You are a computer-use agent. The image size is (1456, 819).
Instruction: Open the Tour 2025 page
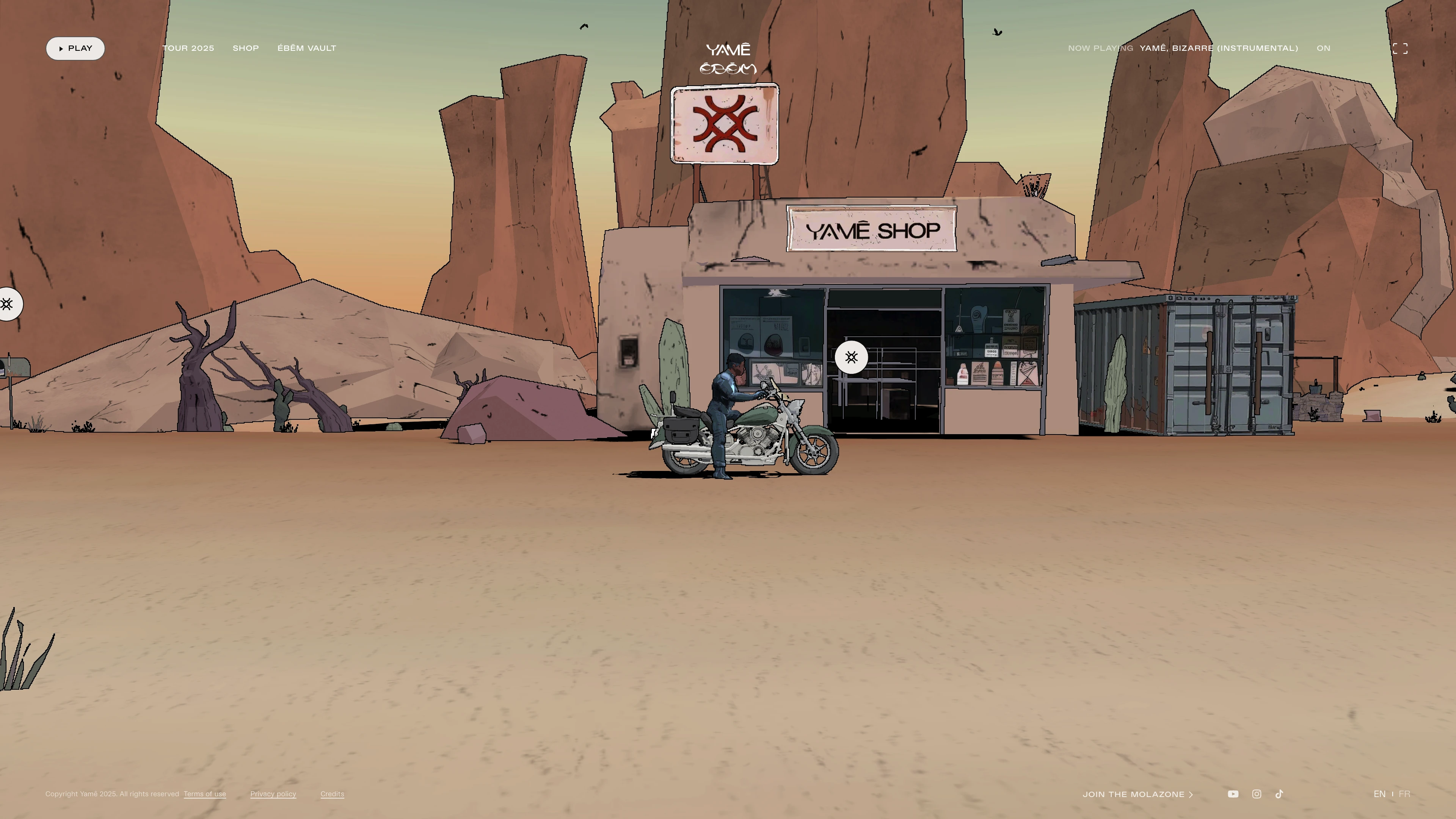click(x=188, y=49)
